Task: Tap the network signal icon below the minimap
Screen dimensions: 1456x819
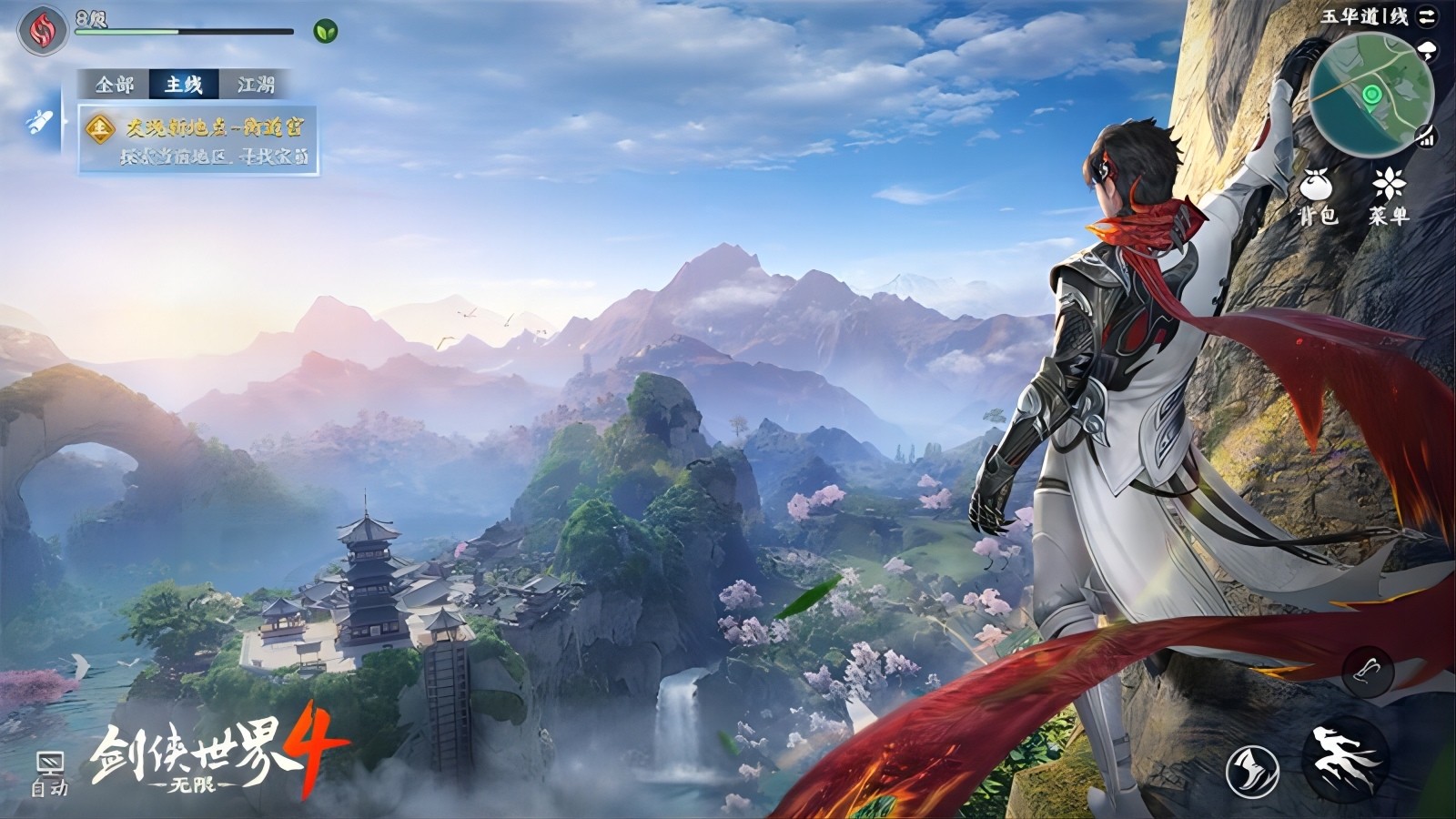Action: point(1425,136)
